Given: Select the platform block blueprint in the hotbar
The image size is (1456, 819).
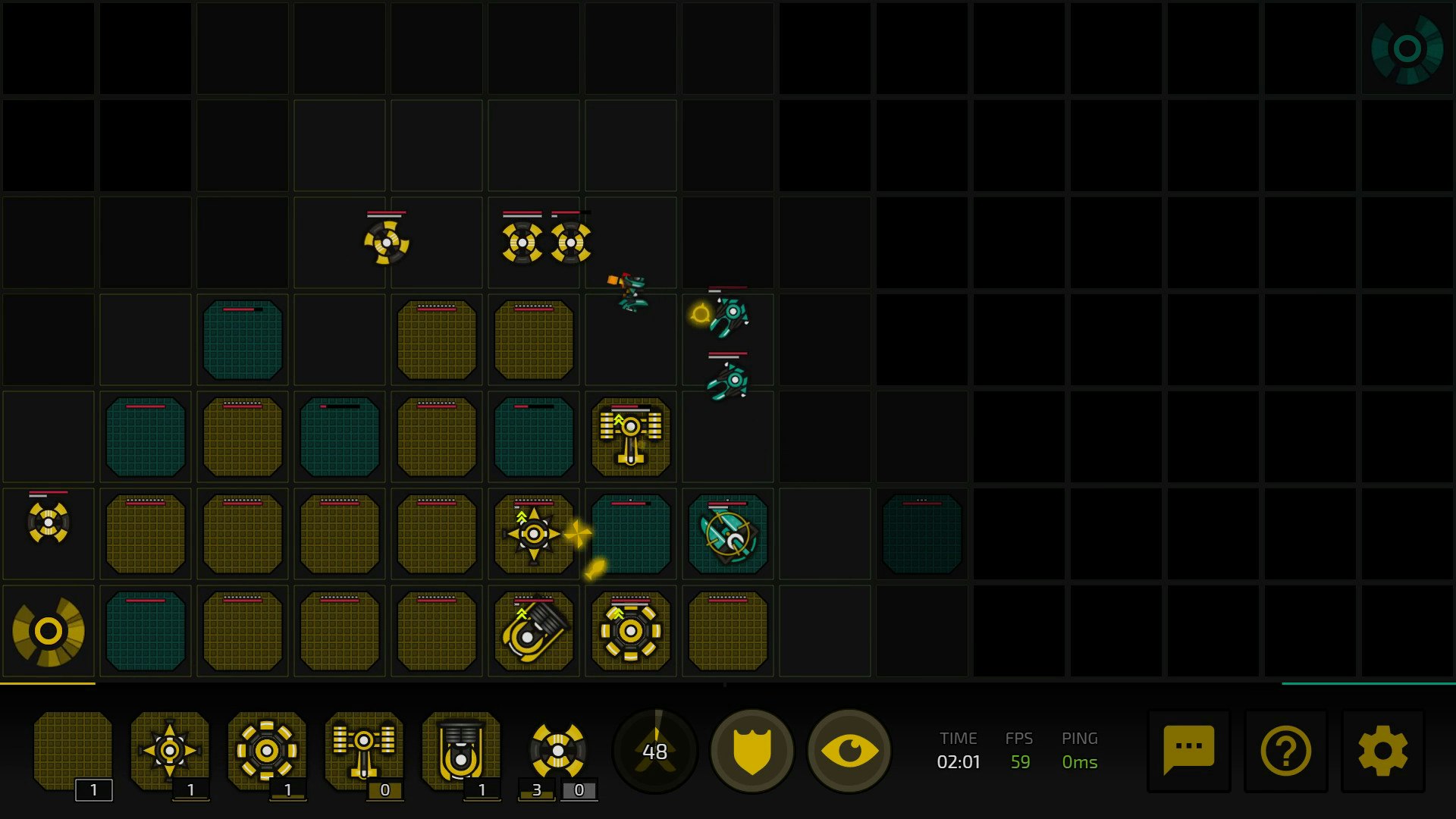Looking at the screenshot, I should point(72,751).
